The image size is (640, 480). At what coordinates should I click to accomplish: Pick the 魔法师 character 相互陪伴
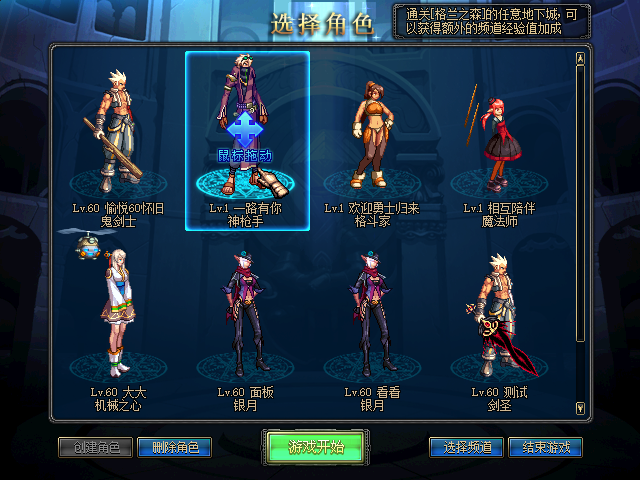pyautogui.click(x=495, y=140)
